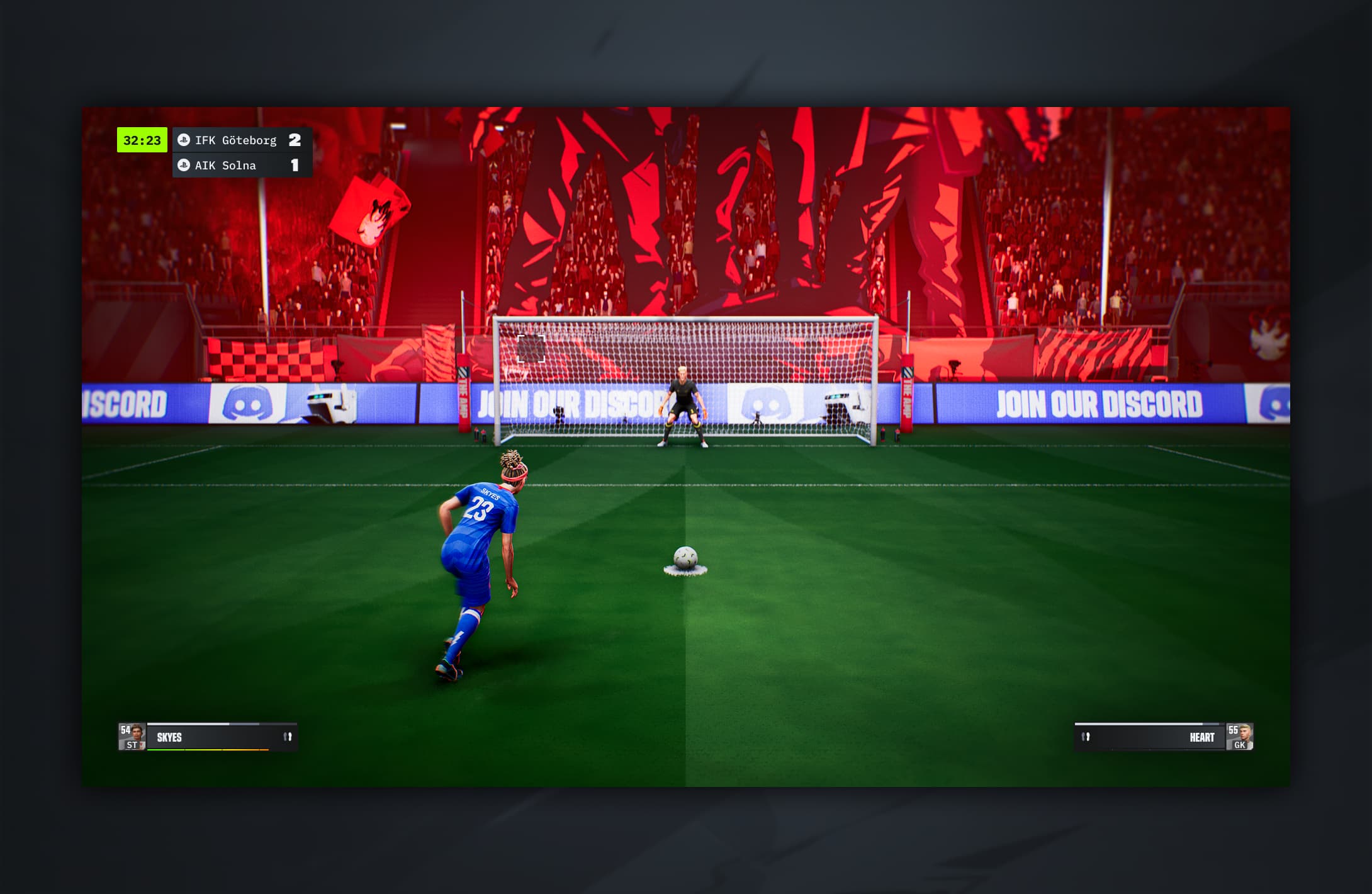
Task: Click the stamina bar under SKYES card
Action: (208, 750)
